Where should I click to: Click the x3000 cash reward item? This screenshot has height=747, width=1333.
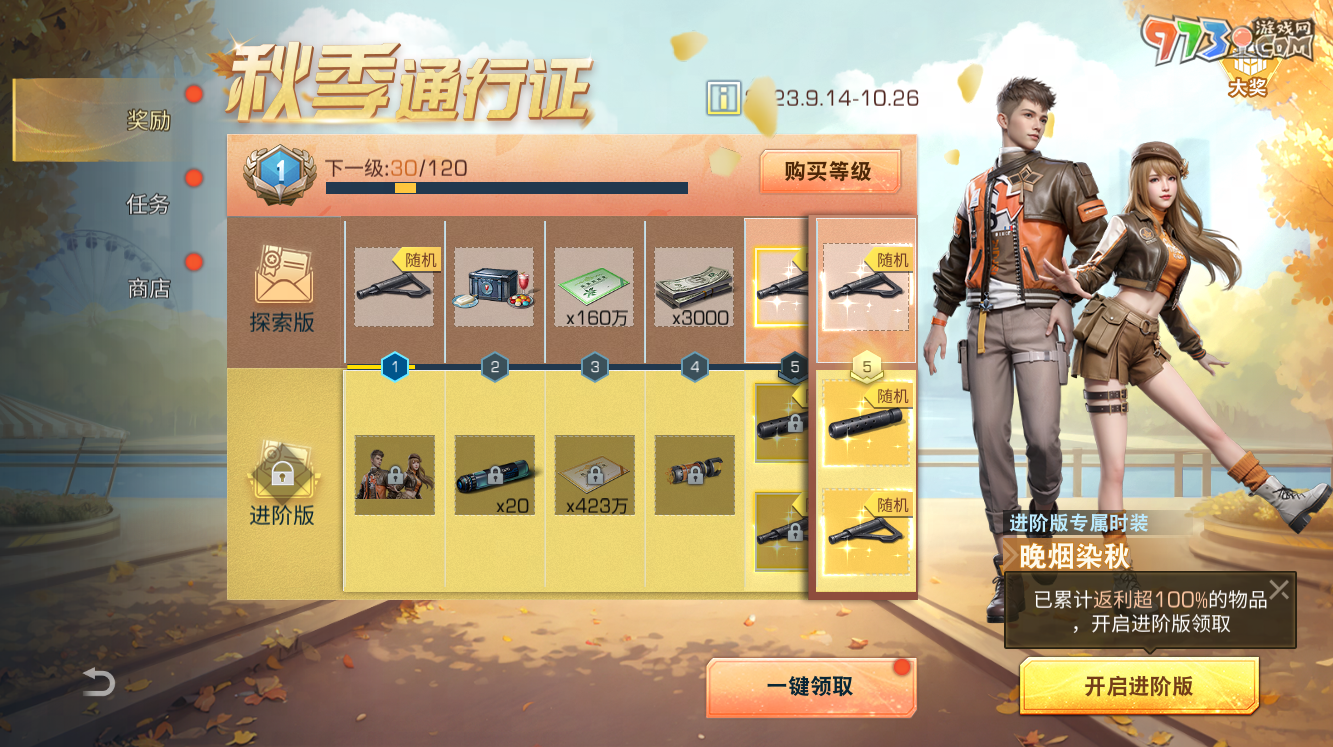coord(694,285)
